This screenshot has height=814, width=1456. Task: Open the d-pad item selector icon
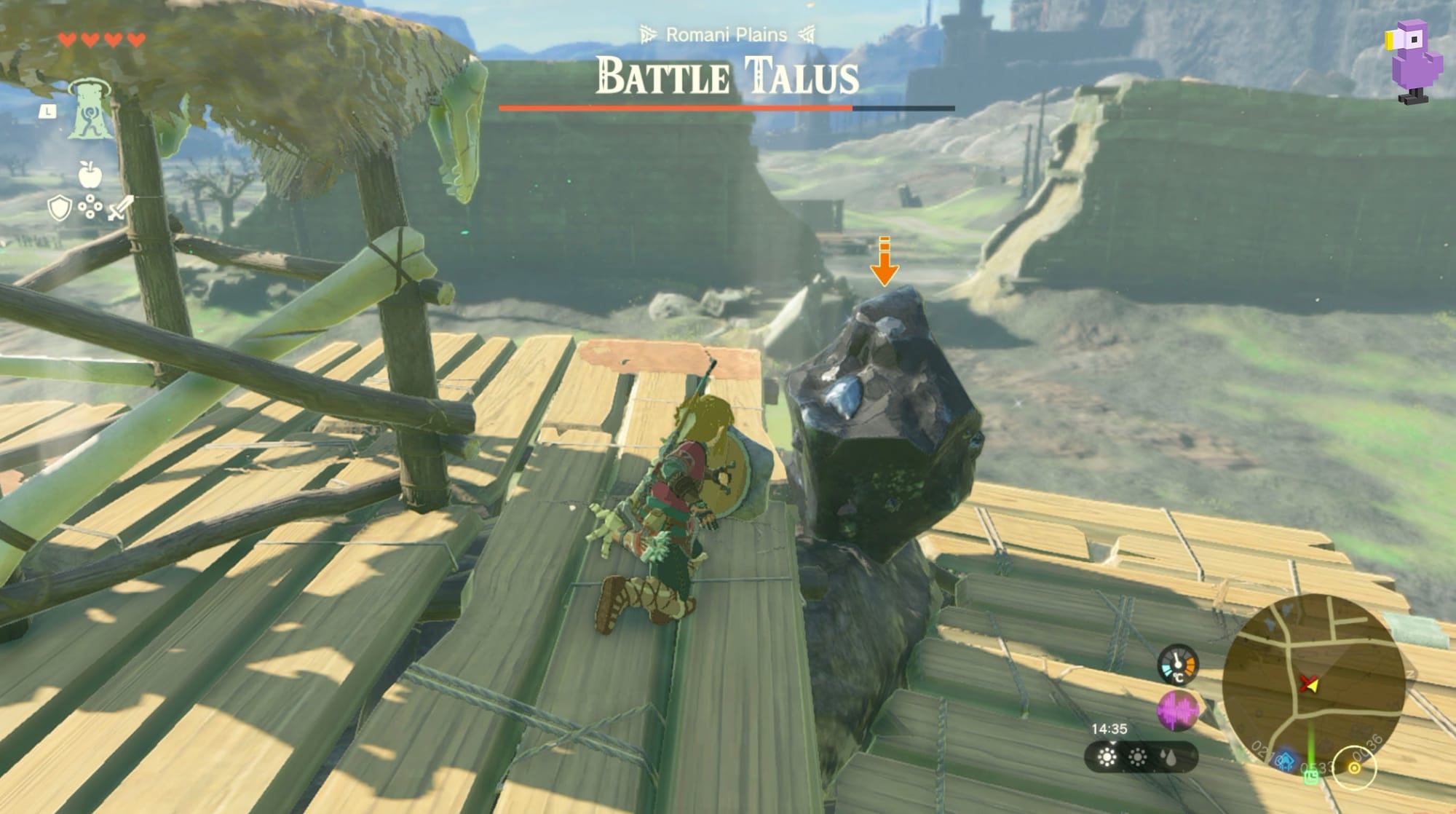[x=90, y=207]
